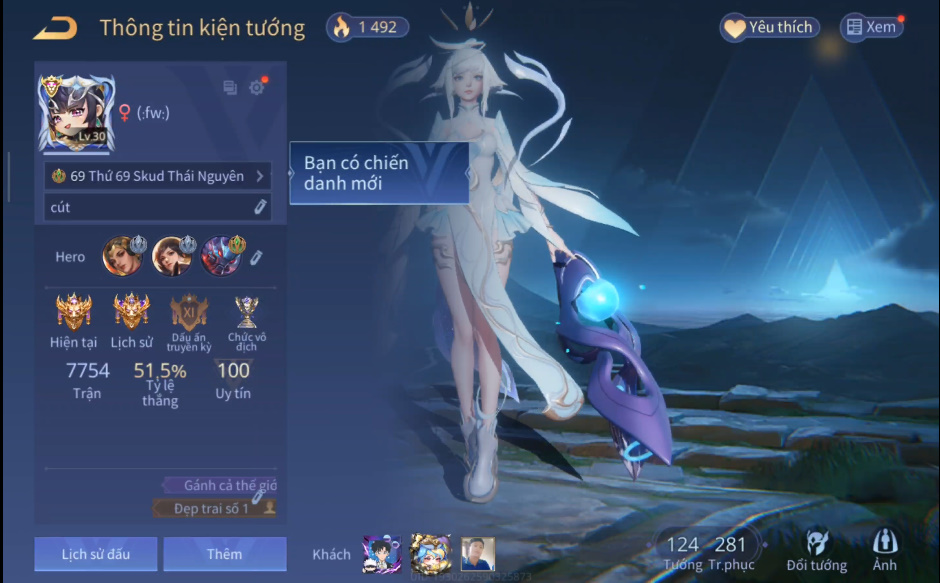Open the profile settings gear icon
The image size is (940, 583).
257,88
